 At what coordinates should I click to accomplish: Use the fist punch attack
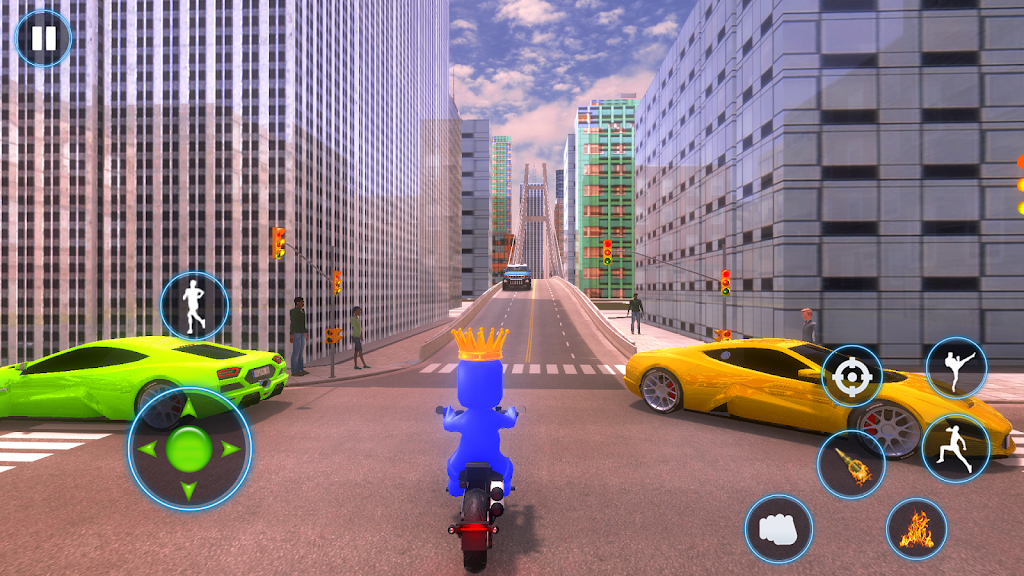point(779,528)
